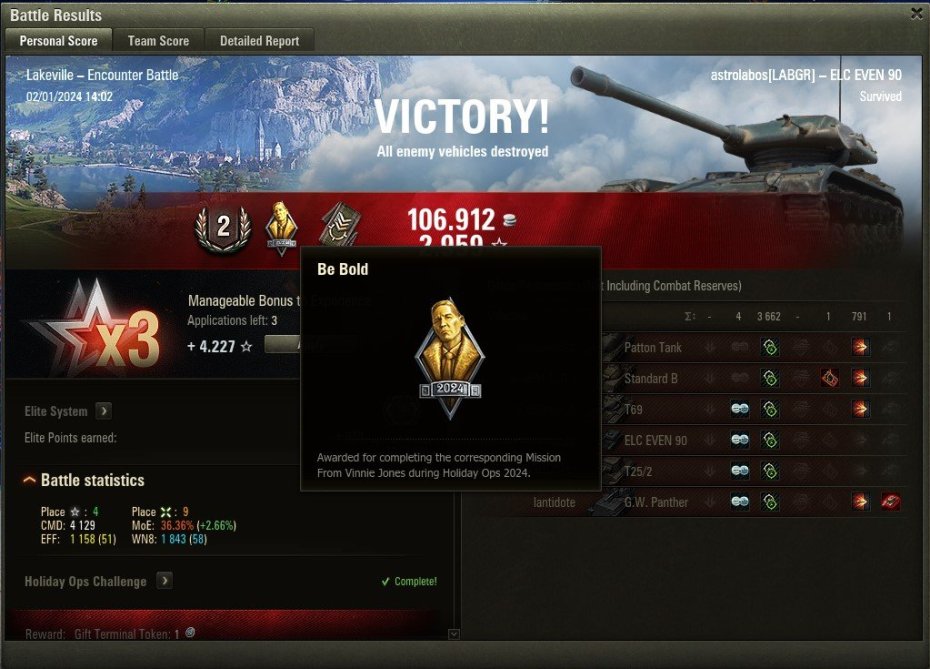Click the laurel wreath badge numbered 2
930x669 pixels.
click(x=223, y=228)
